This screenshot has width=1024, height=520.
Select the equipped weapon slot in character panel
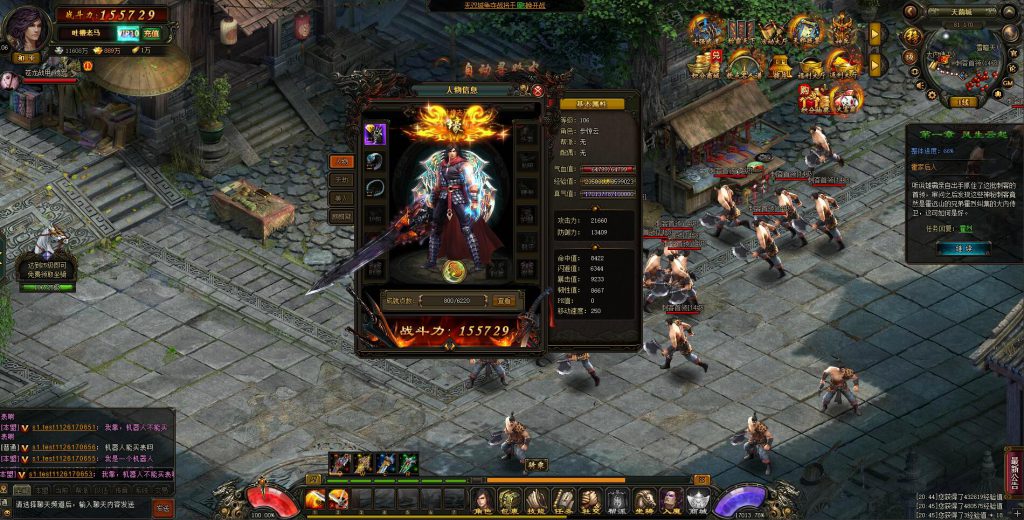(x=376, y=134)
